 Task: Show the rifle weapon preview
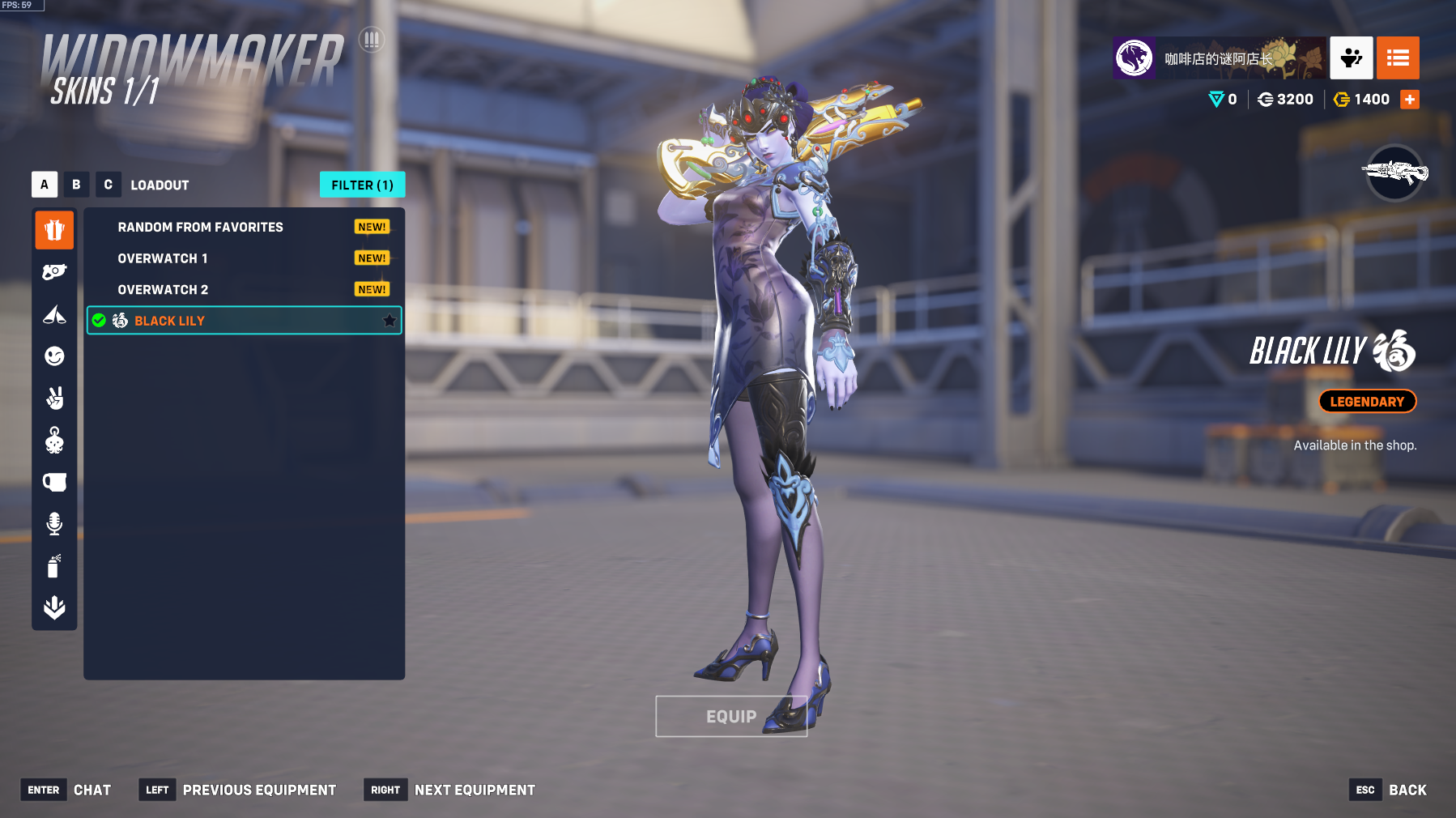[1394, 173]
